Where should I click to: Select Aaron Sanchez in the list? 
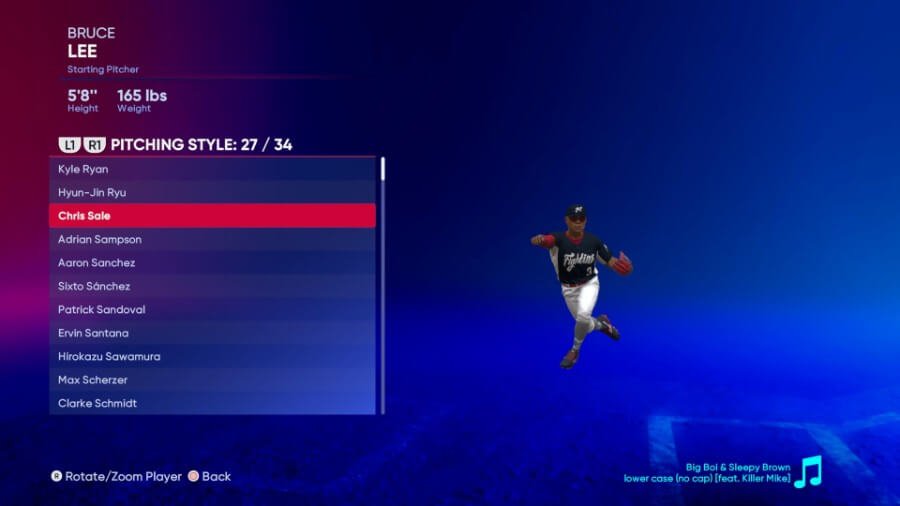coord(212,263)
